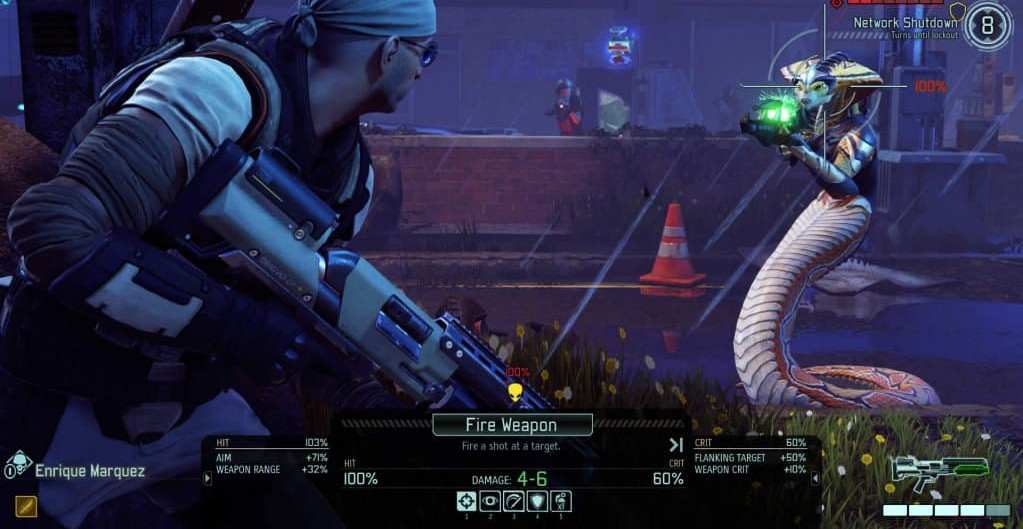
Task: Activate the Overwatch eye ability
Action: [490, 501]
